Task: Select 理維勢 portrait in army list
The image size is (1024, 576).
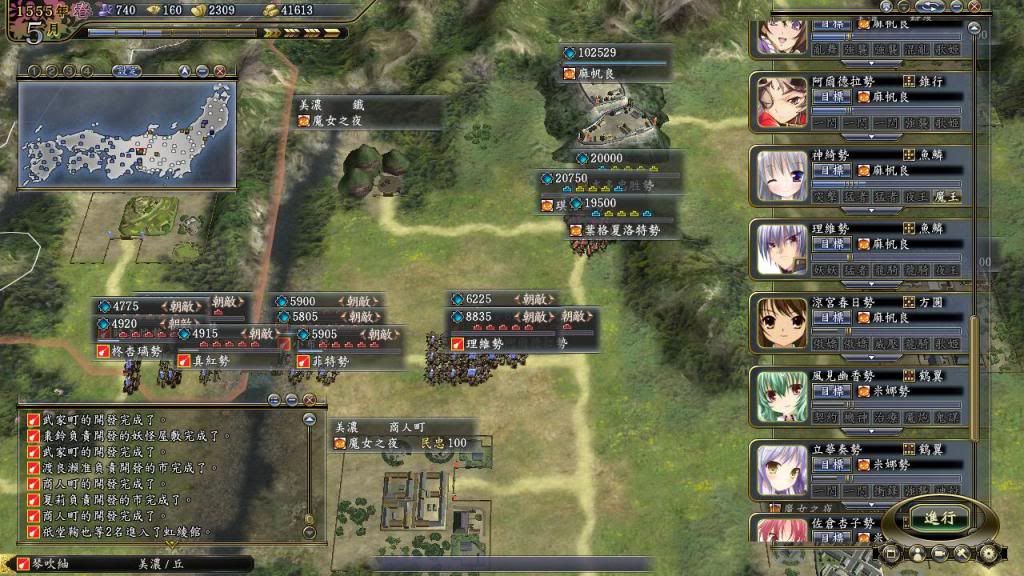Action: (x=782, y=249)
